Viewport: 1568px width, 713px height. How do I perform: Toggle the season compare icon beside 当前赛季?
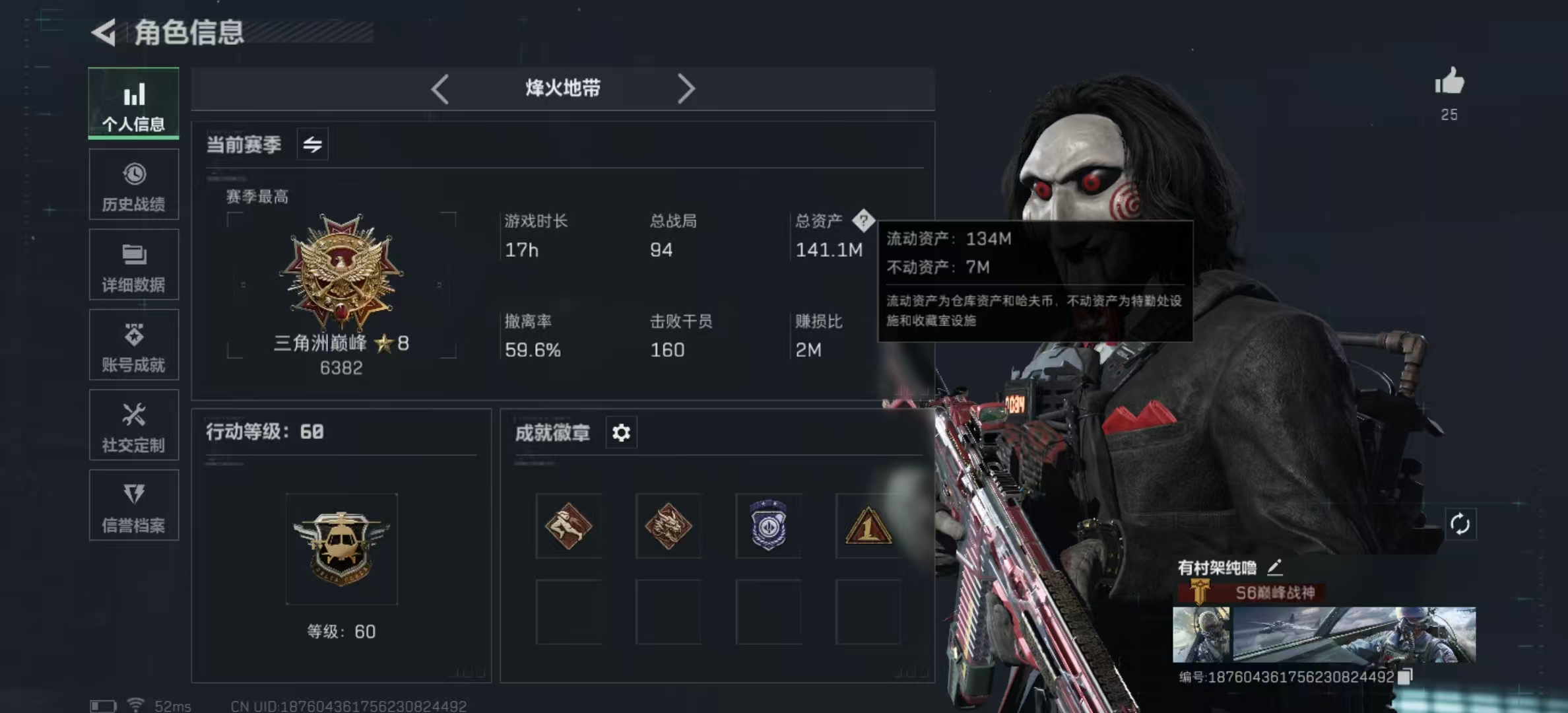point(311,143)
